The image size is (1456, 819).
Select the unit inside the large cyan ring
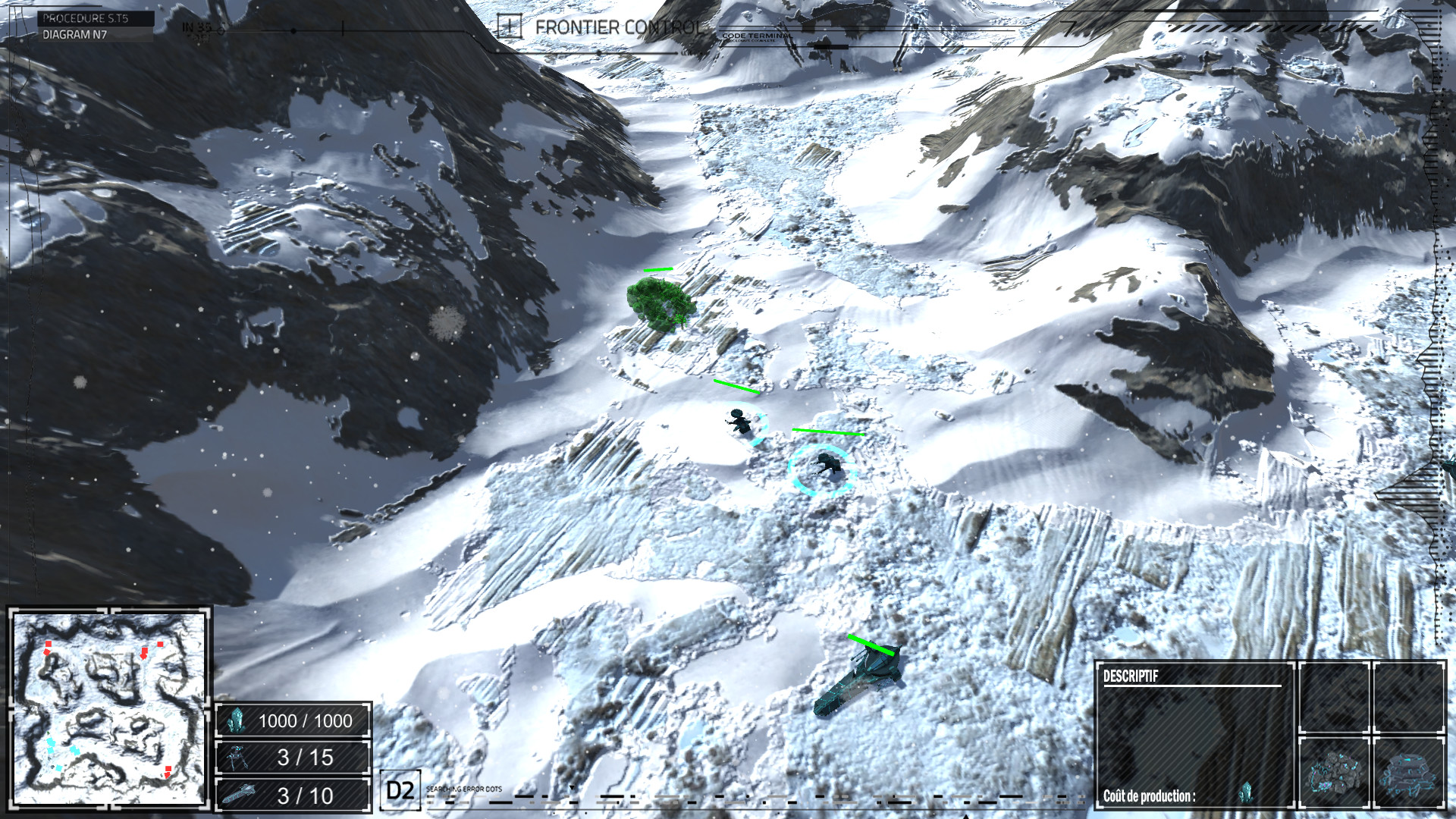click(x=824, y=467)
